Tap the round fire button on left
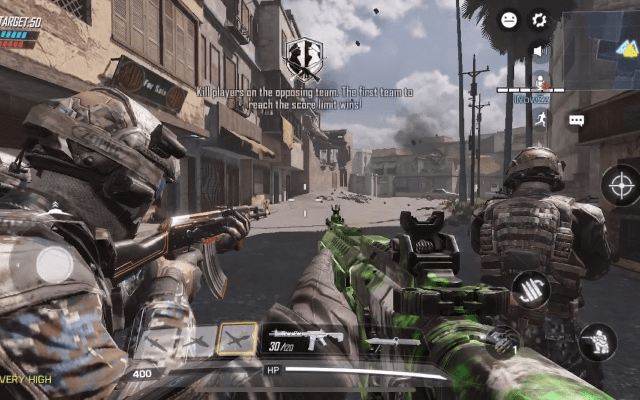Viewport: 640px width, 400px height. 54,265
